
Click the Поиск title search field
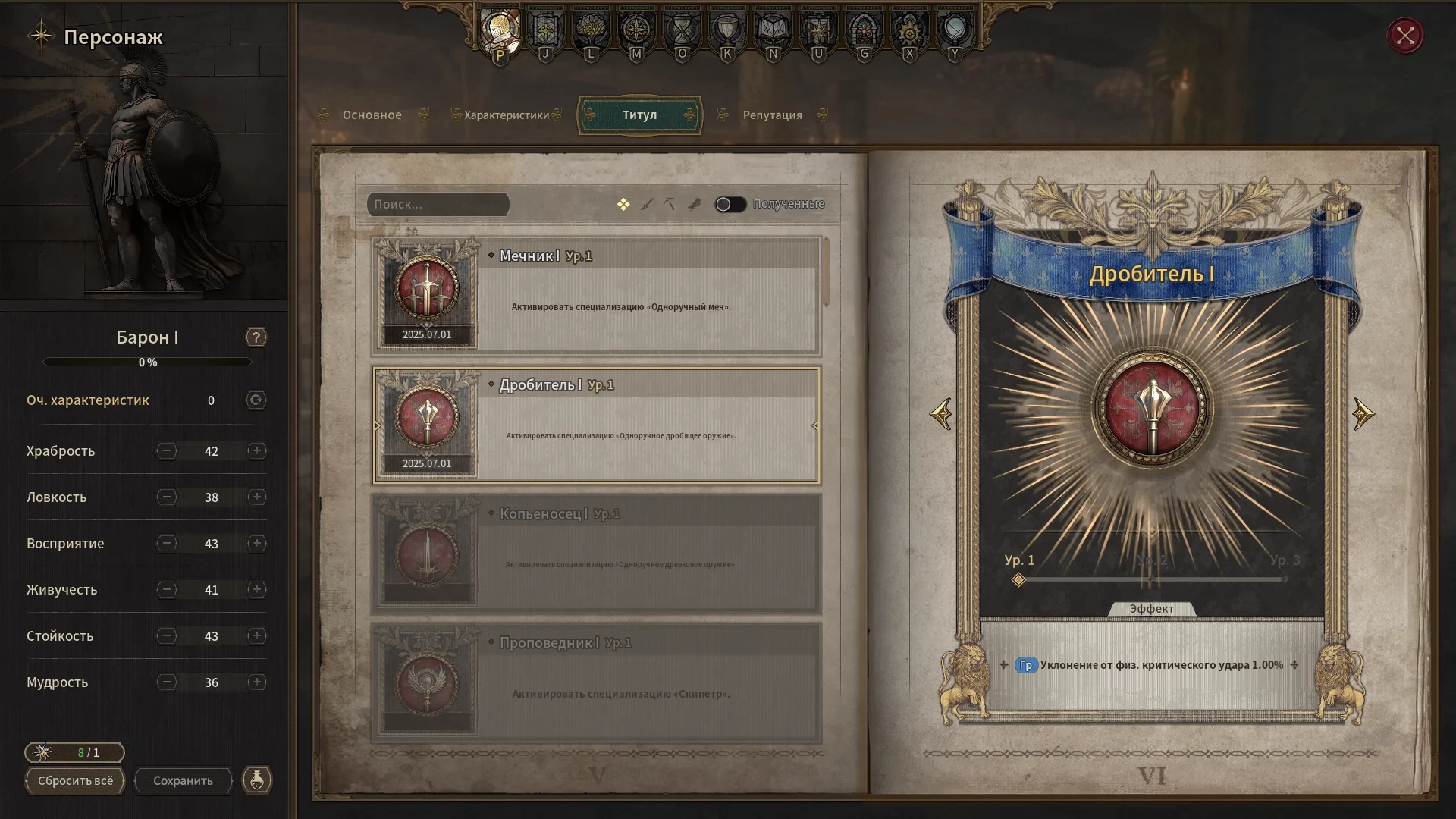(438, 204)
